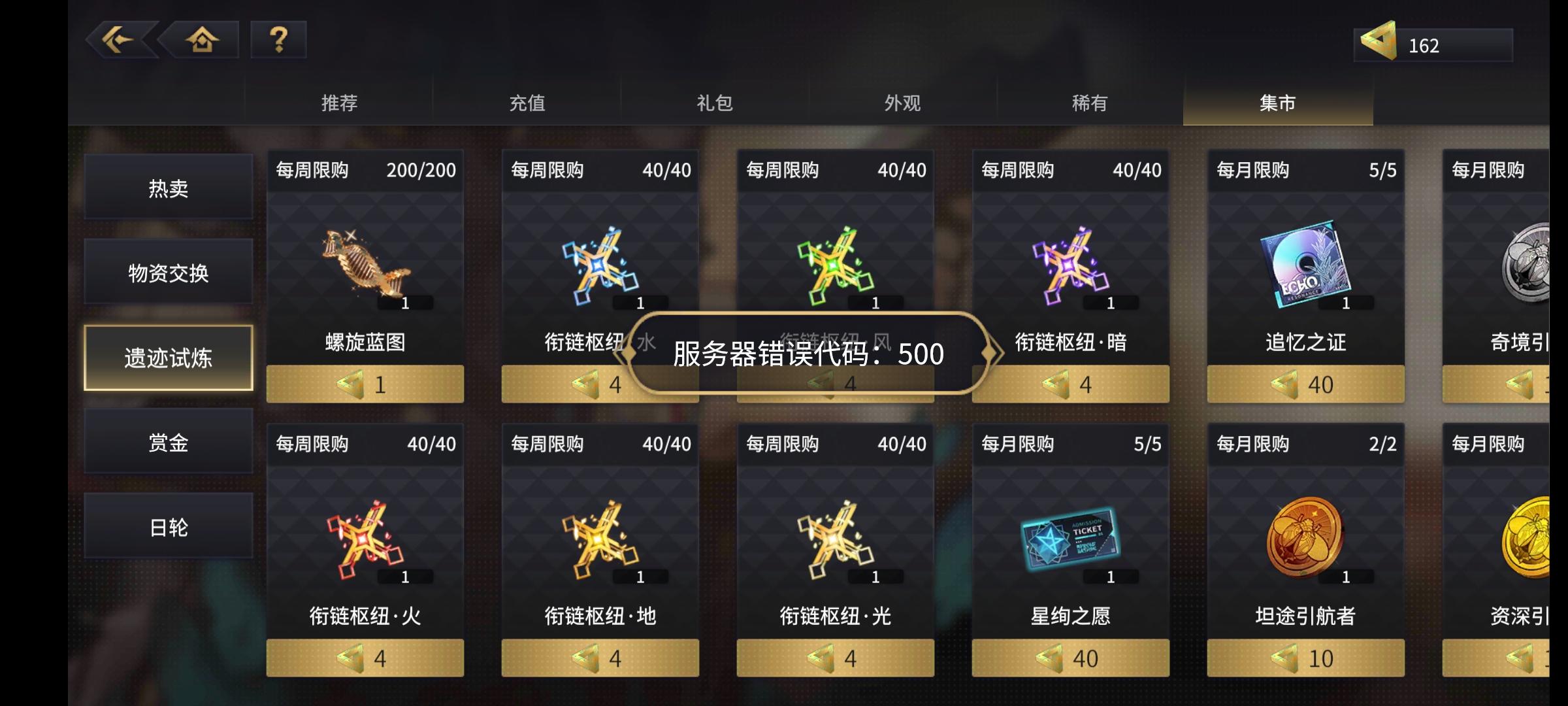Open the 日轮 category
Image resolution: width=1568 pixels, height=706 pixels.
168,526
